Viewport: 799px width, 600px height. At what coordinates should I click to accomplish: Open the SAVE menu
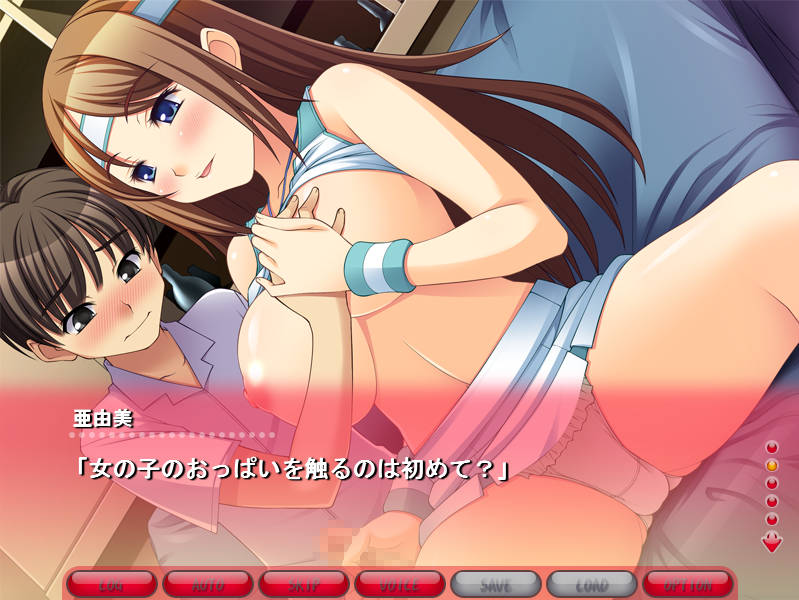click(496, 583)
